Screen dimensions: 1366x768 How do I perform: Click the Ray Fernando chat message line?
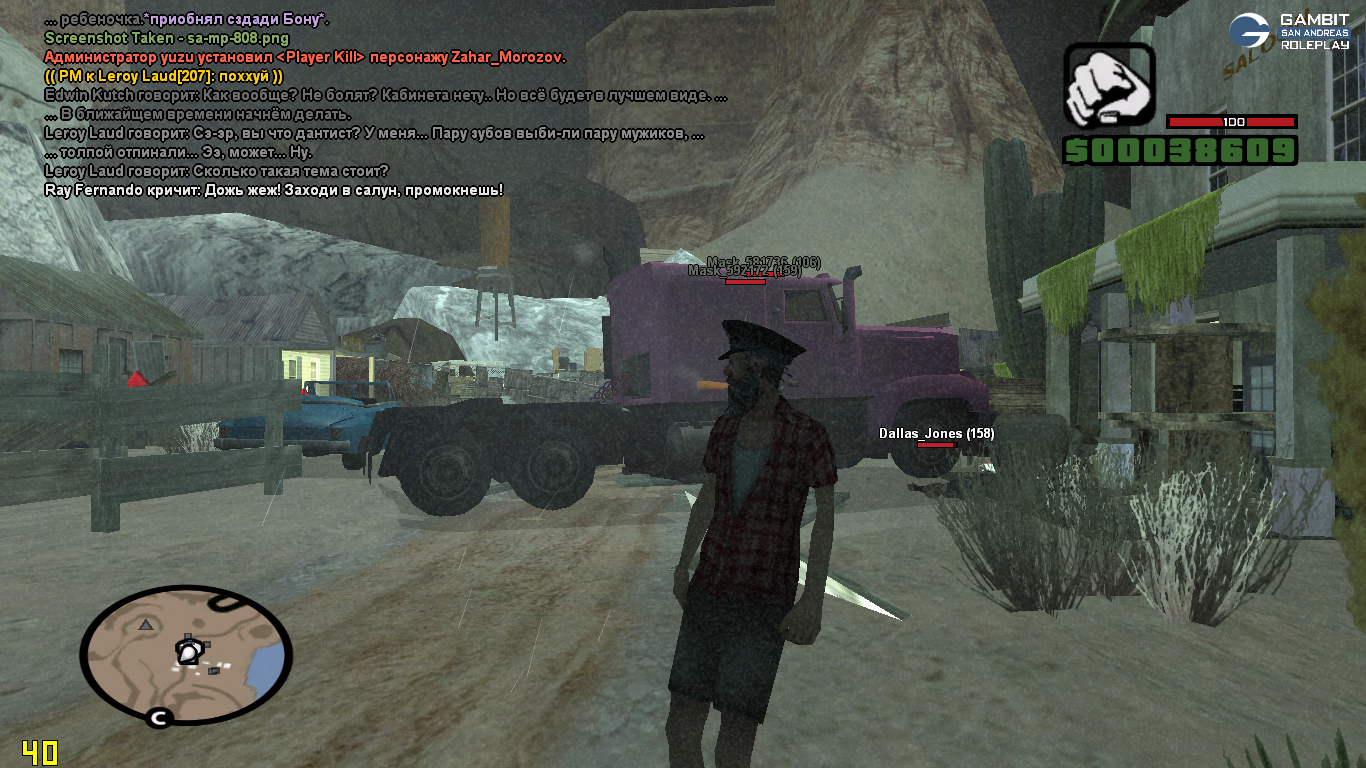(x=273, y=190)
